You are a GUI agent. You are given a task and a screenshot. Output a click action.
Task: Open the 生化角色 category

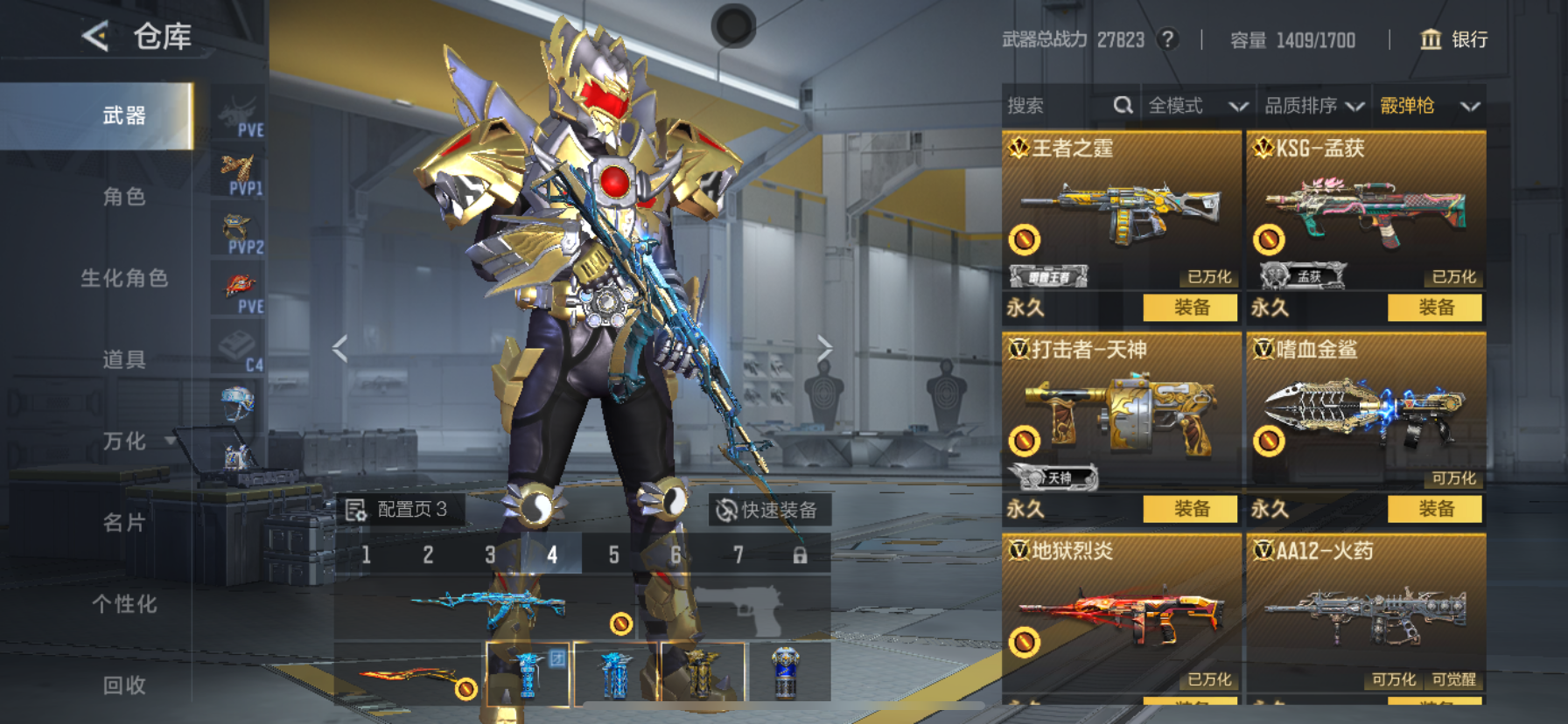click(124, 278)
